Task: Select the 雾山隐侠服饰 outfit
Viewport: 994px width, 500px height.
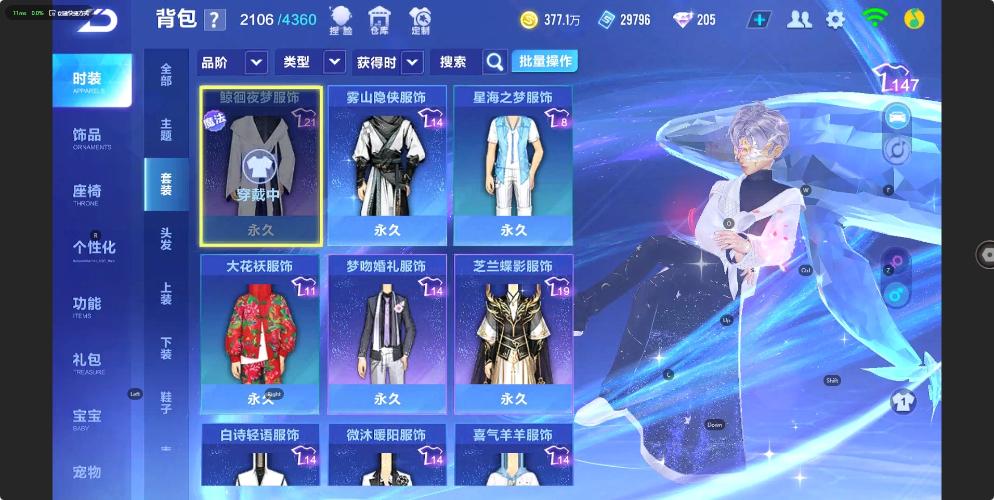Action: click(387, 165)
